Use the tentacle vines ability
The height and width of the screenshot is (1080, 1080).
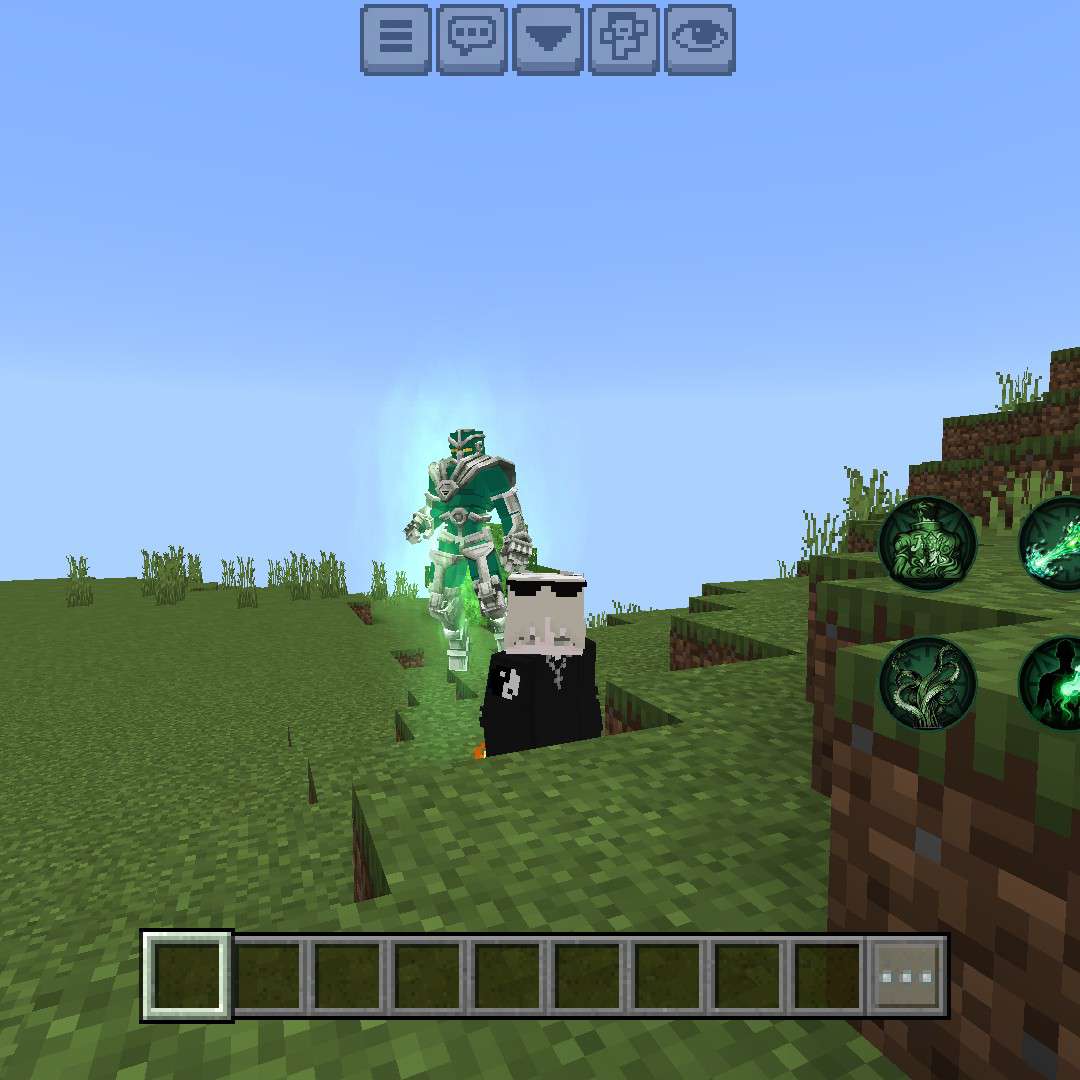coord(927,684)
